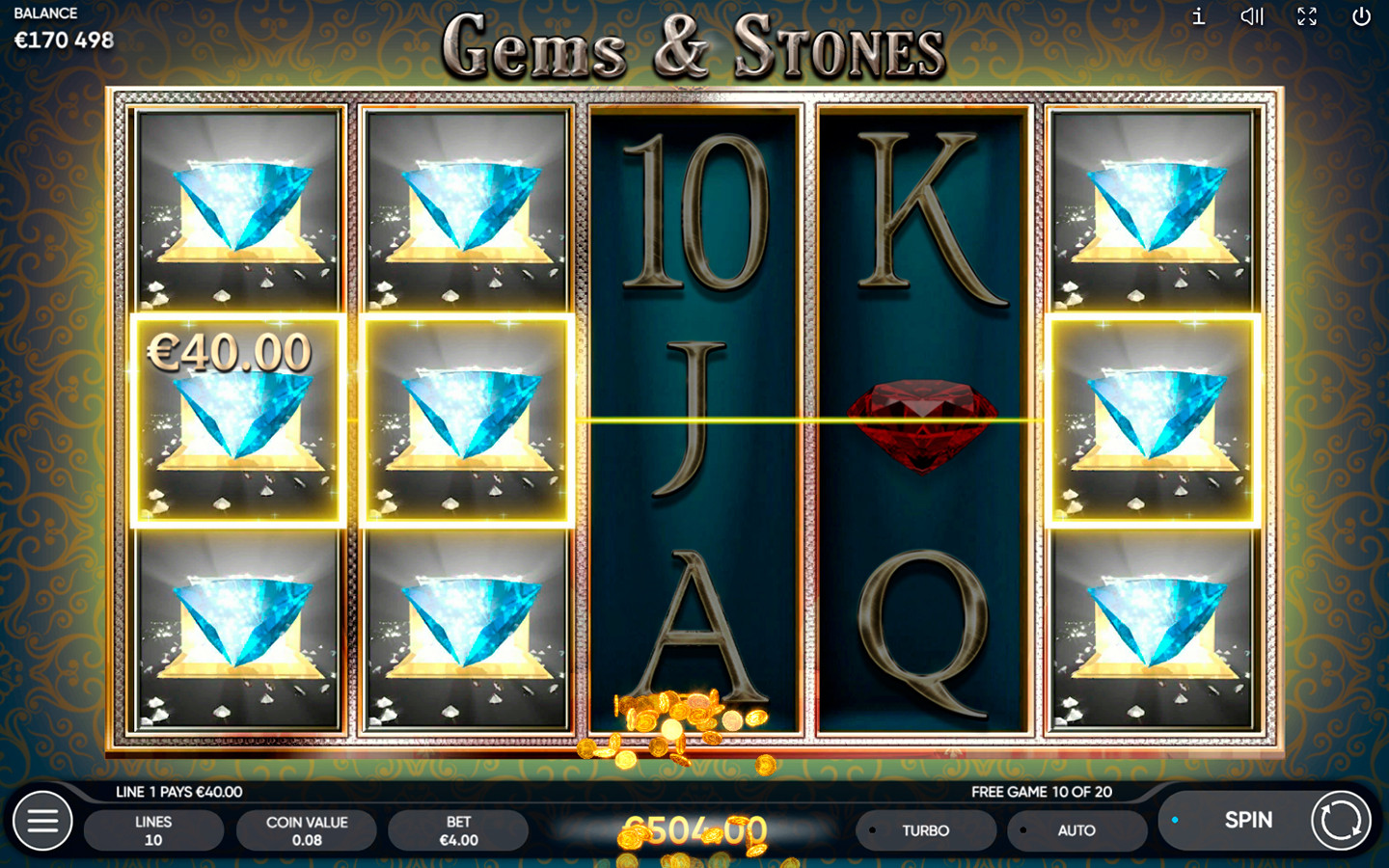This screenshot has height=868, width=1389.
Task: Change the number of LINES
Action: pyautogui.click(x=153, y=830)
